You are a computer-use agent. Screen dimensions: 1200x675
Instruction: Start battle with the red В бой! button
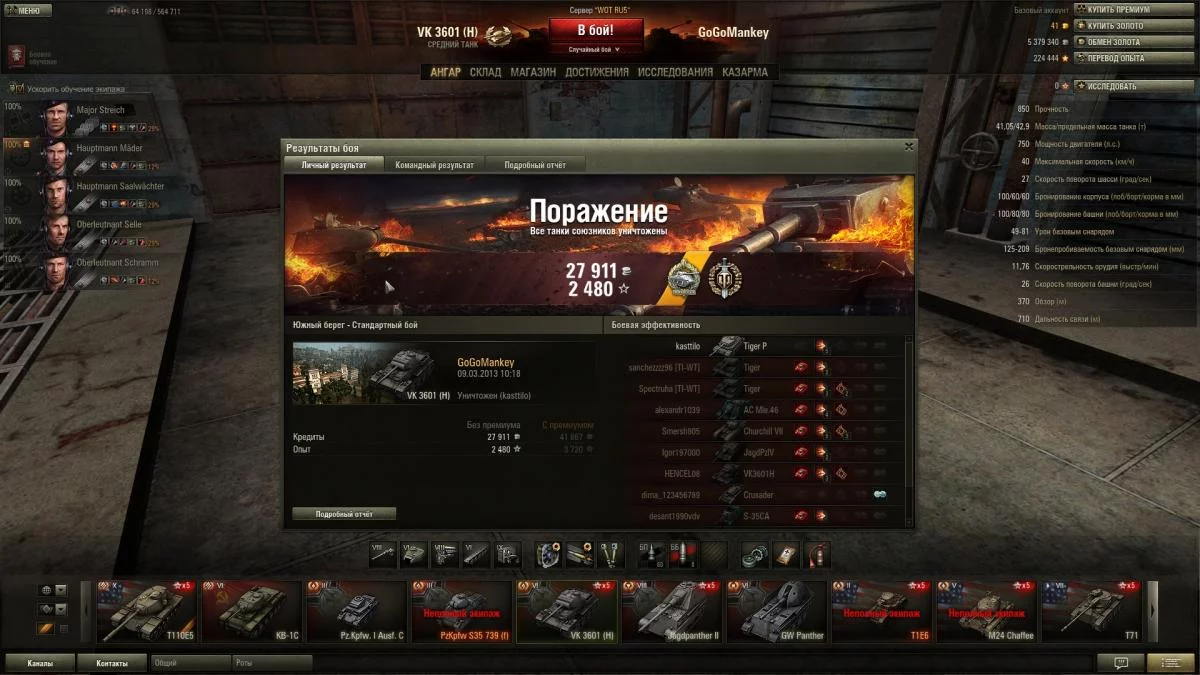click(x=596, y=30)
